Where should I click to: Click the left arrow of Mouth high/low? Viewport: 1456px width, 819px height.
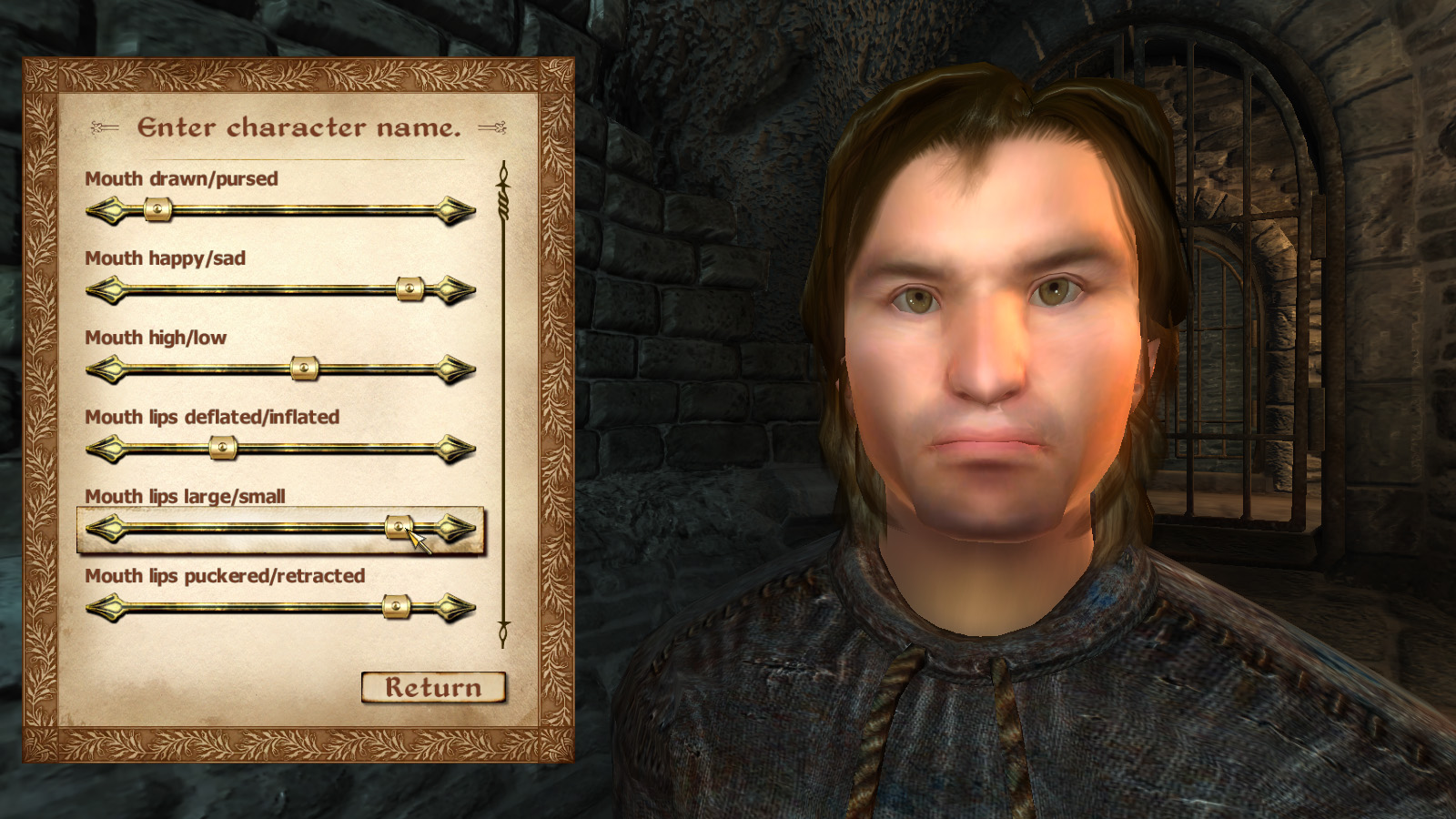click(x=106, y=369)
